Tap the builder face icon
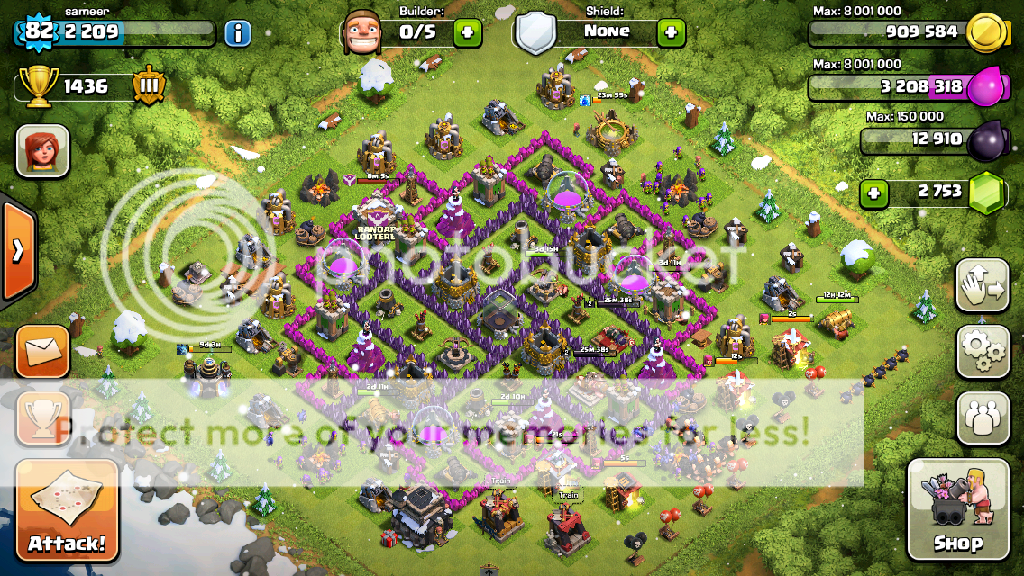This screenshot has height=576, width=1024. coord(361,33)
